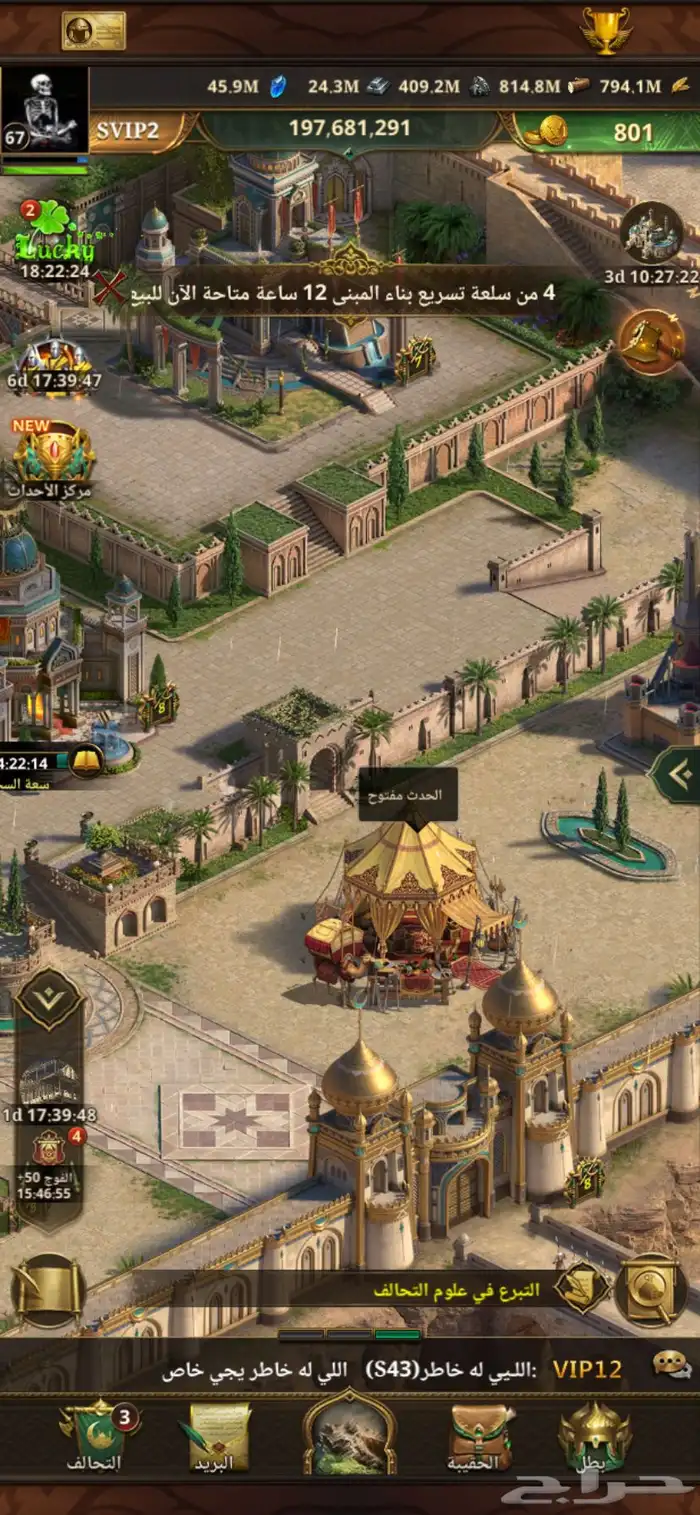Open the trophy rankings icon

point(606,31)
